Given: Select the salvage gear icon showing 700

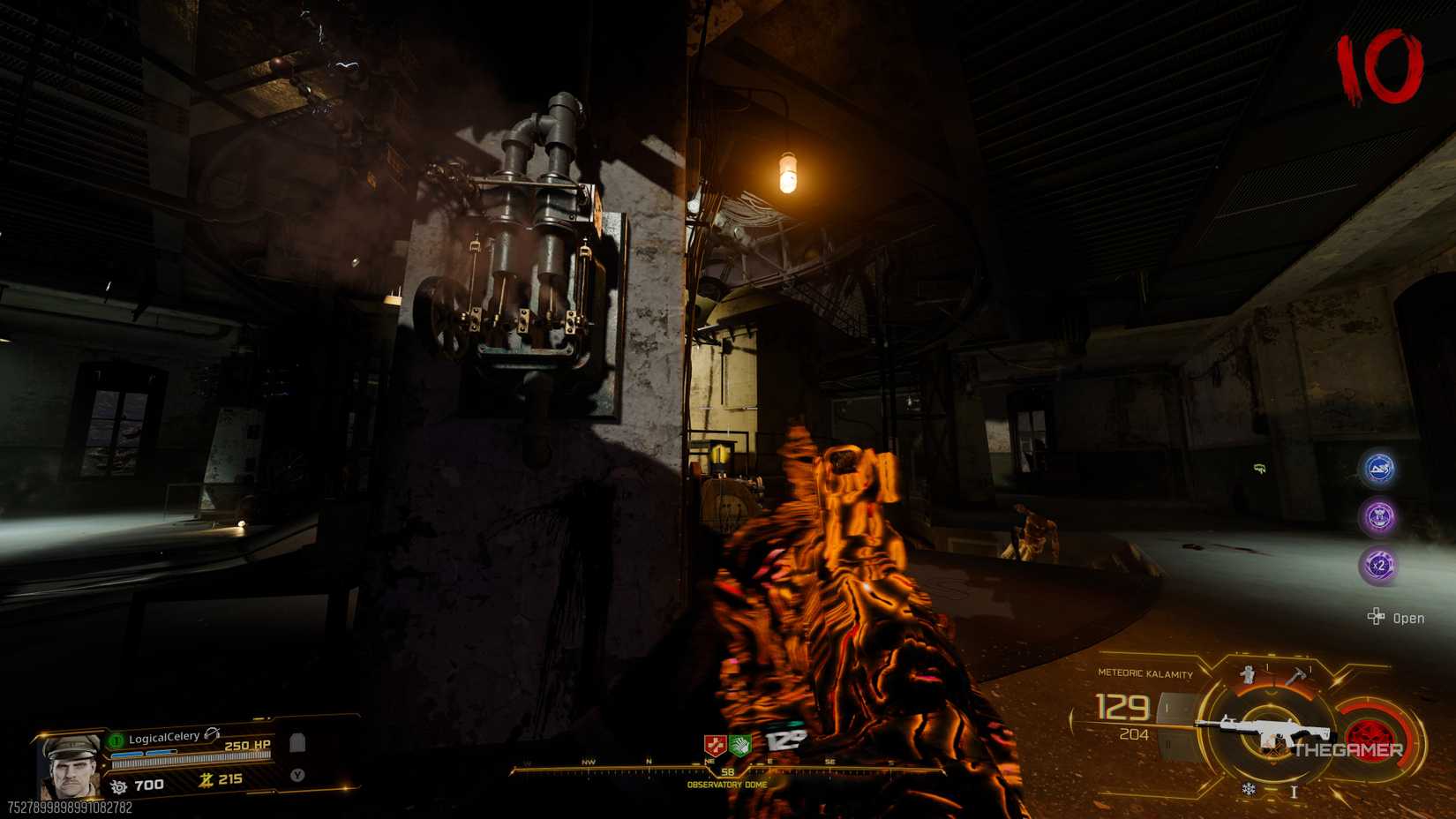Looking at the screenshot, I should click(x=119, y=785).
